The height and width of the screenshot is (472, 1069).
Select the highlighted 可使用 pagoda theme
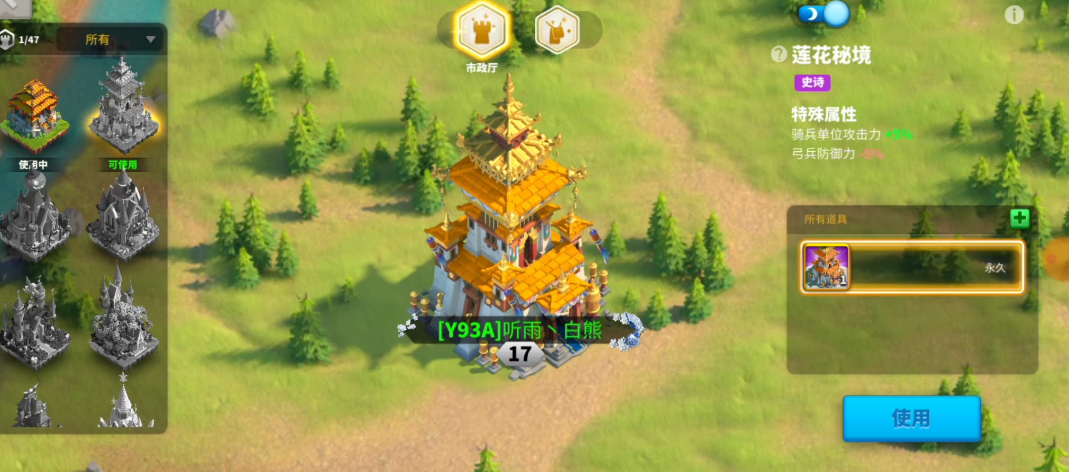122,108
